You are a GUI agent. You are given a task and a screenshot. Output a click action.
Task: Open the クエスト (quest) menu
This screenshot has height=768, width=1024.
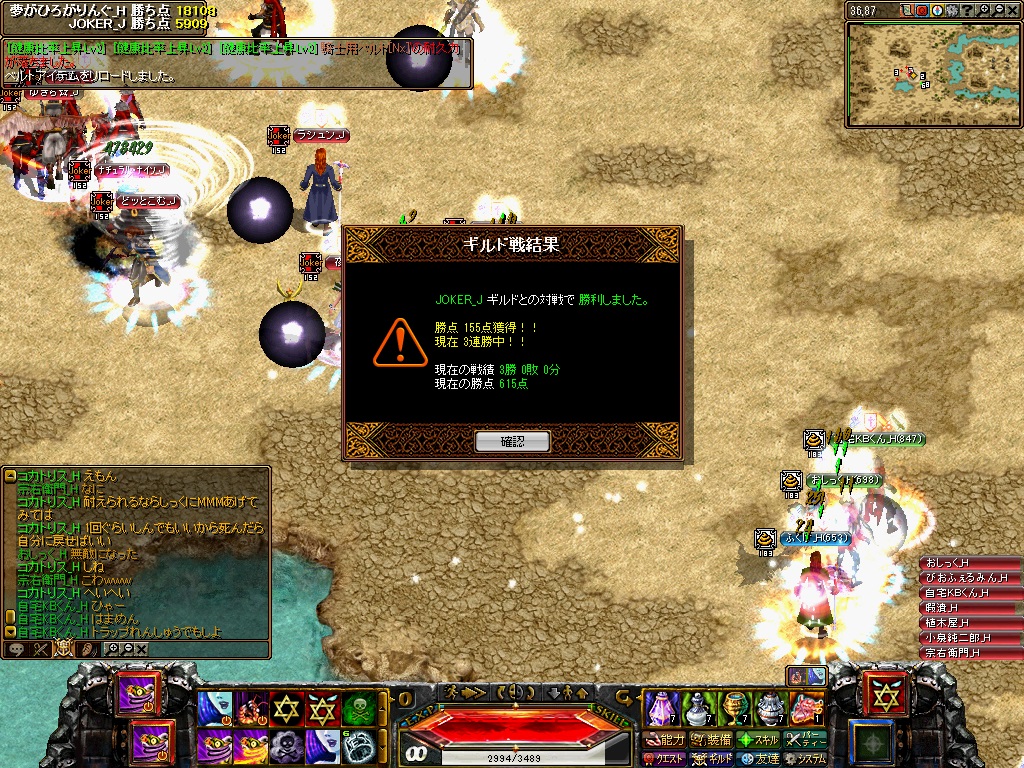664,759
